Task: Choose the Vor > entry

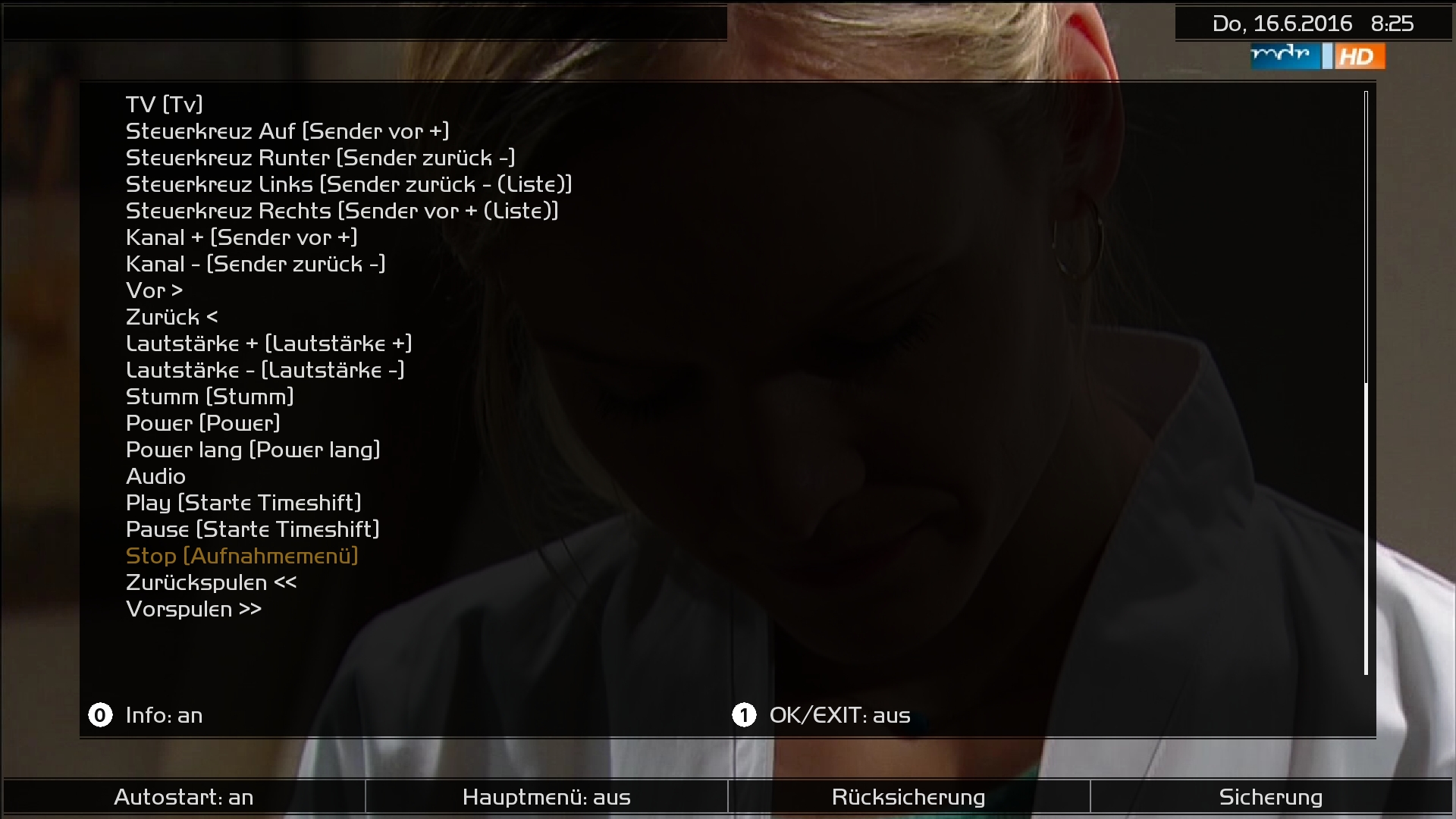Action: tap(154, 290)
